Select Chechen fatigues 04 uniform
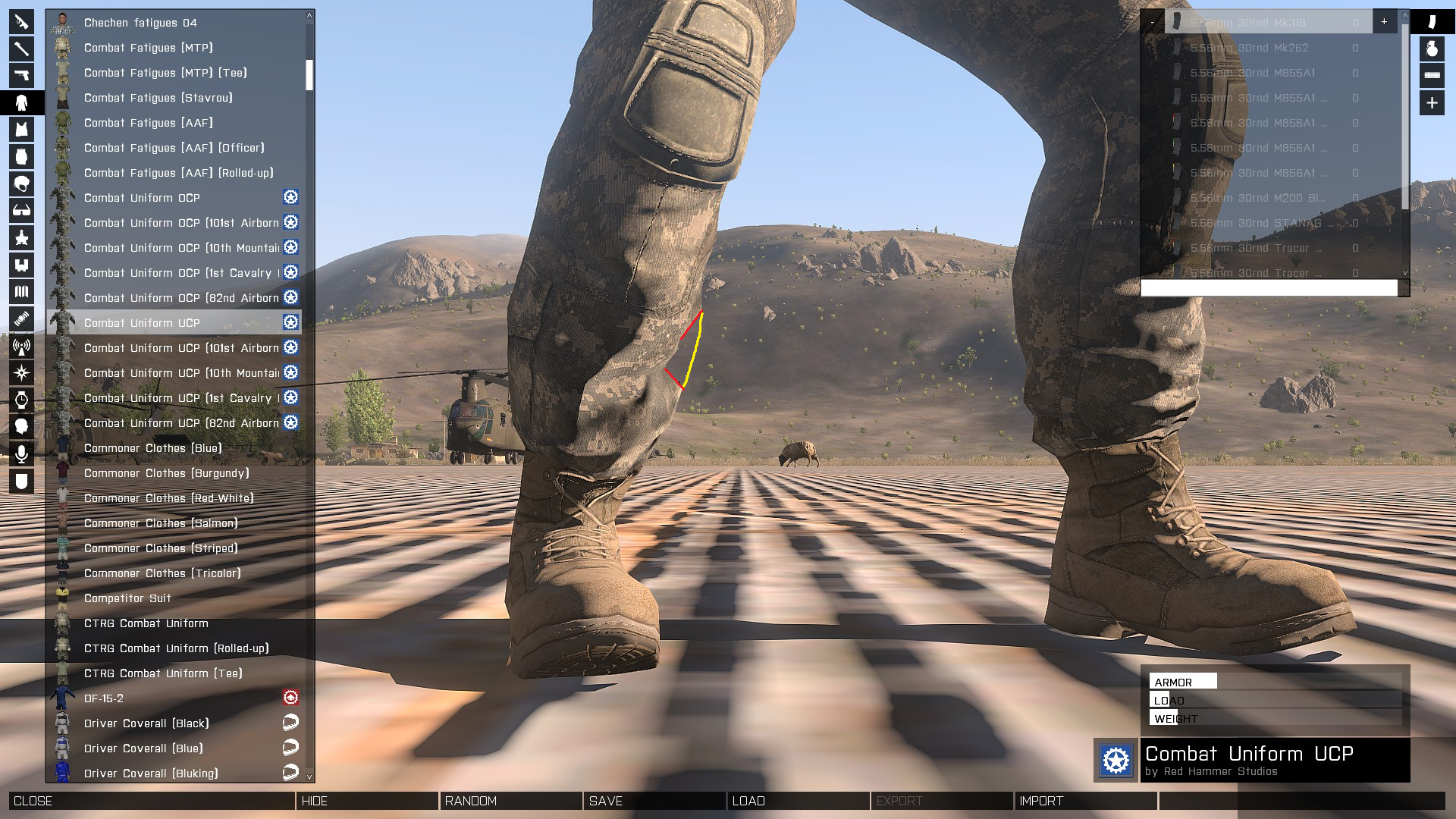Screen dimensions: 1456x819 tap(140, 23)
